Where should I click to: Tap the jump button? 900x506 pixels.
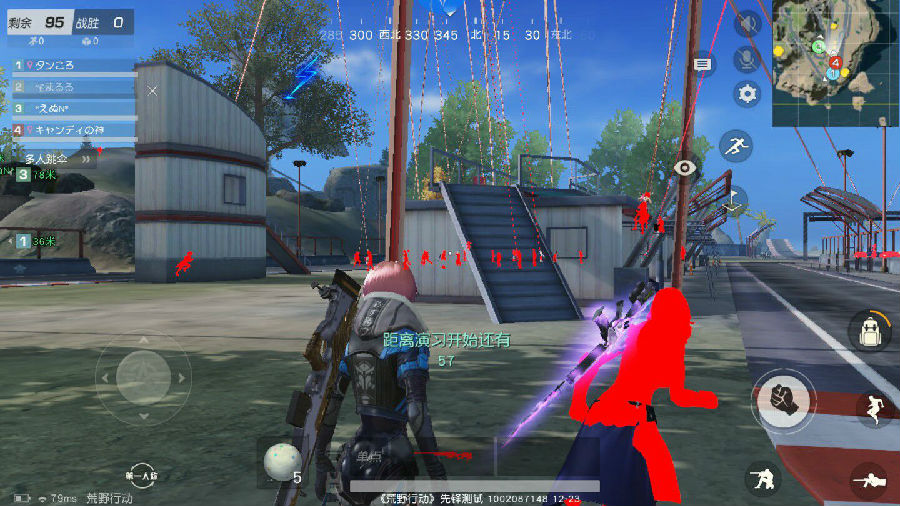[876, 407]
